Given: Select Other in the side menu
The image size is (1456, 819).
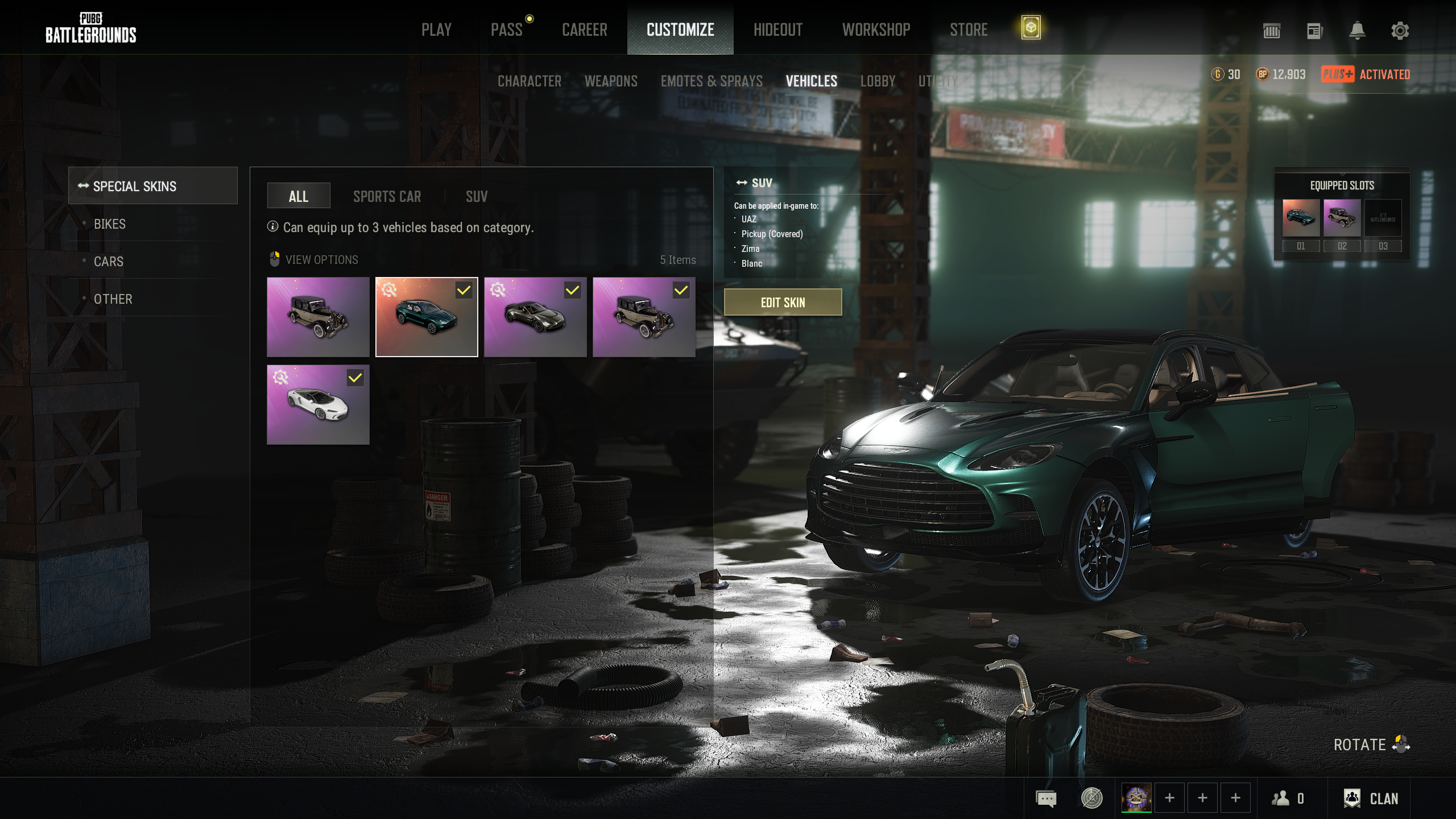Looking at the screenshot, I should [113, 299].
